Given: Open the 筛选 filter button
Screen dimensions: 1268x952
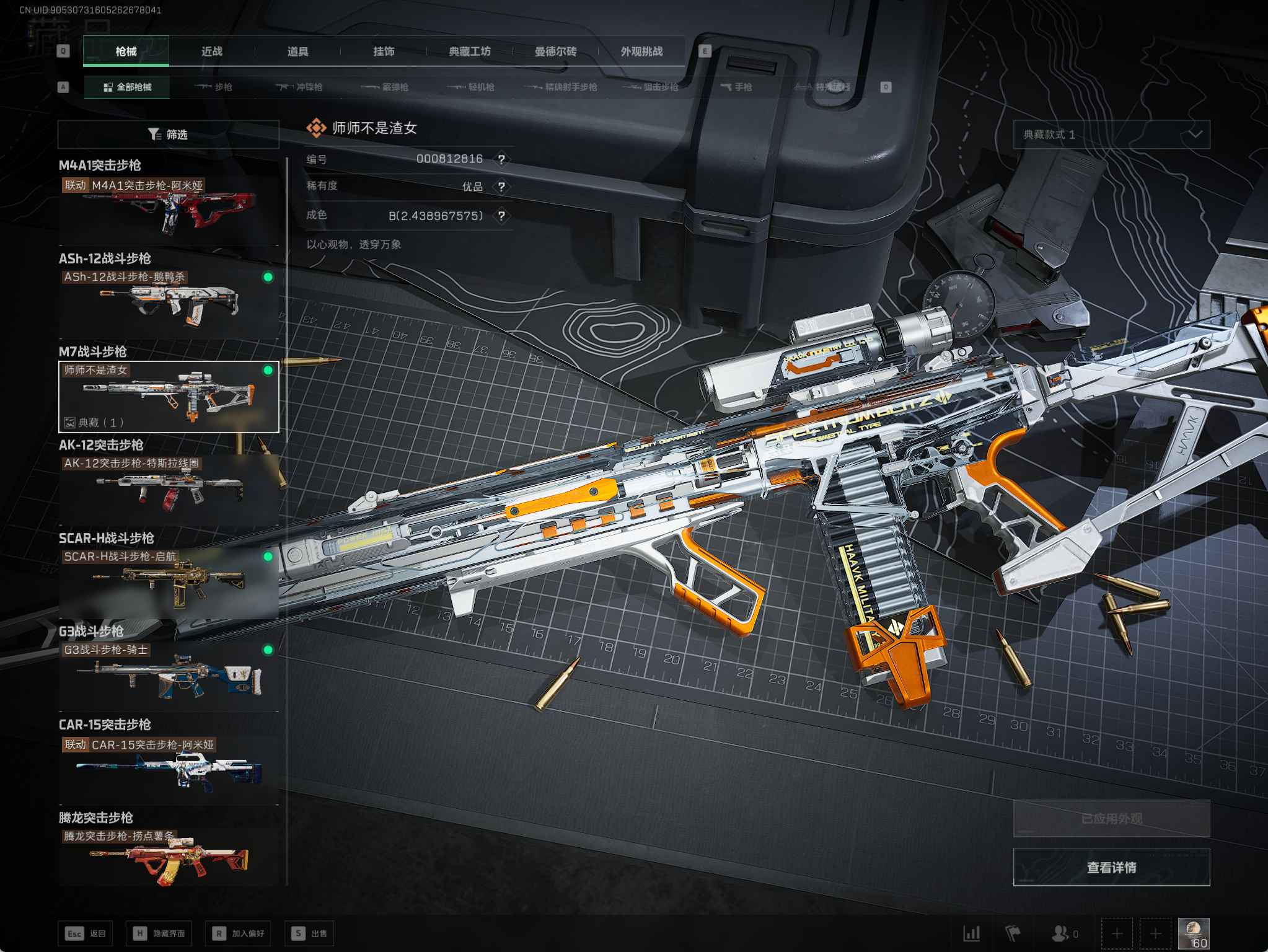Looking at the screenshot, I should 168,134.
